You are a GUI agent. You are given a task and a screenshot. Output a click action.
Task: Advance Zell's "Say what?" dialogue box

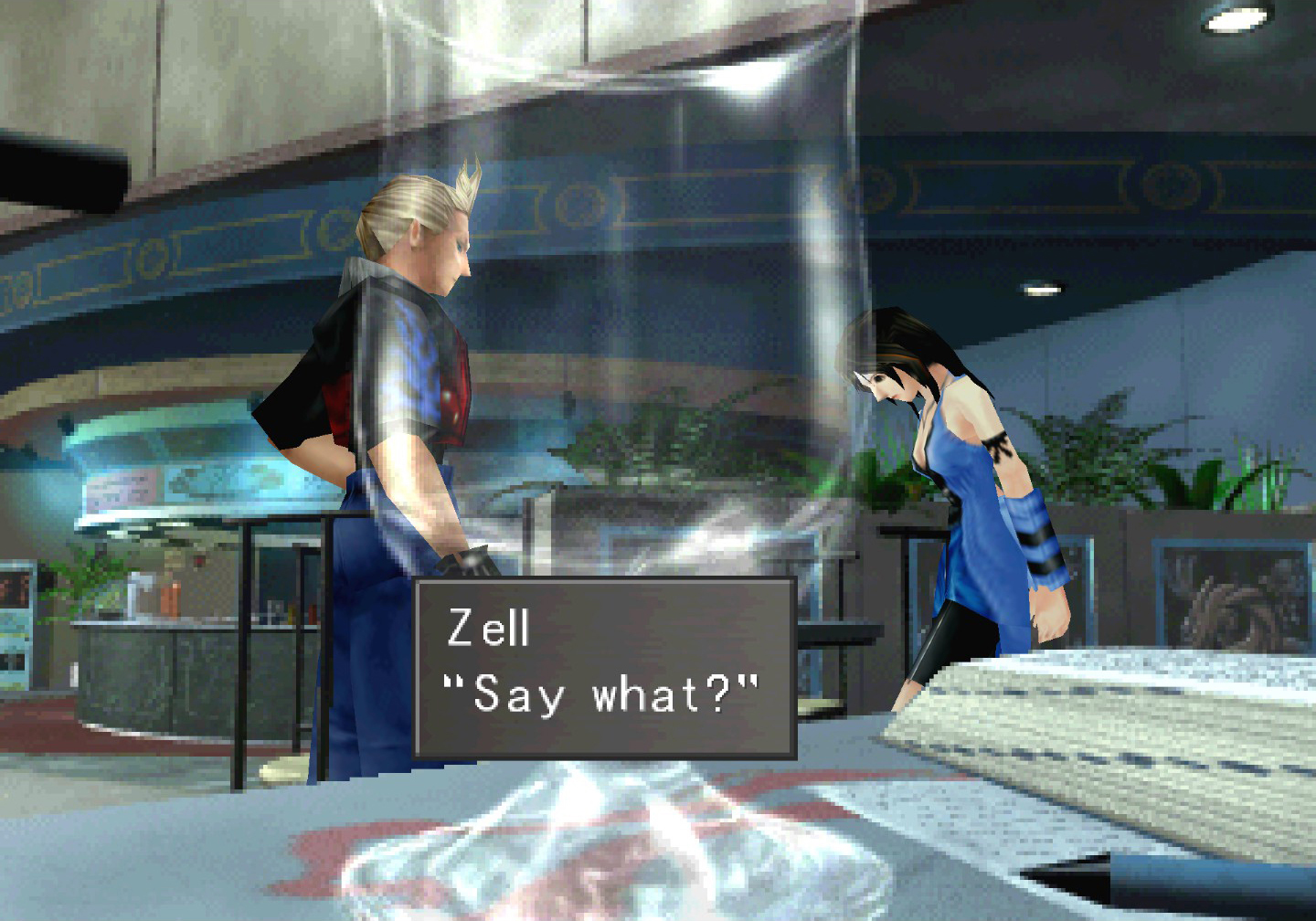pos(604,668)
